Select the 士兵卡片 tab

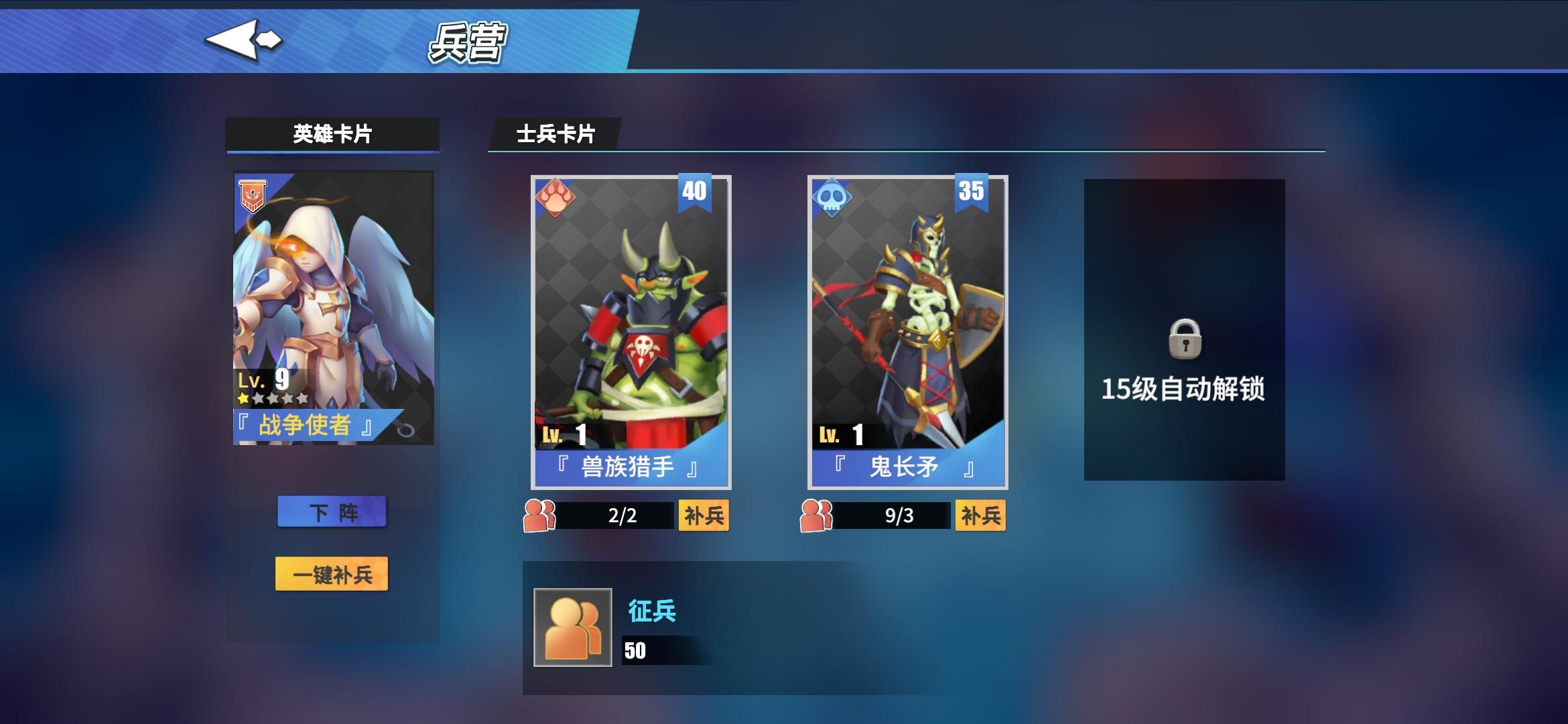click(x=556, y=133)
